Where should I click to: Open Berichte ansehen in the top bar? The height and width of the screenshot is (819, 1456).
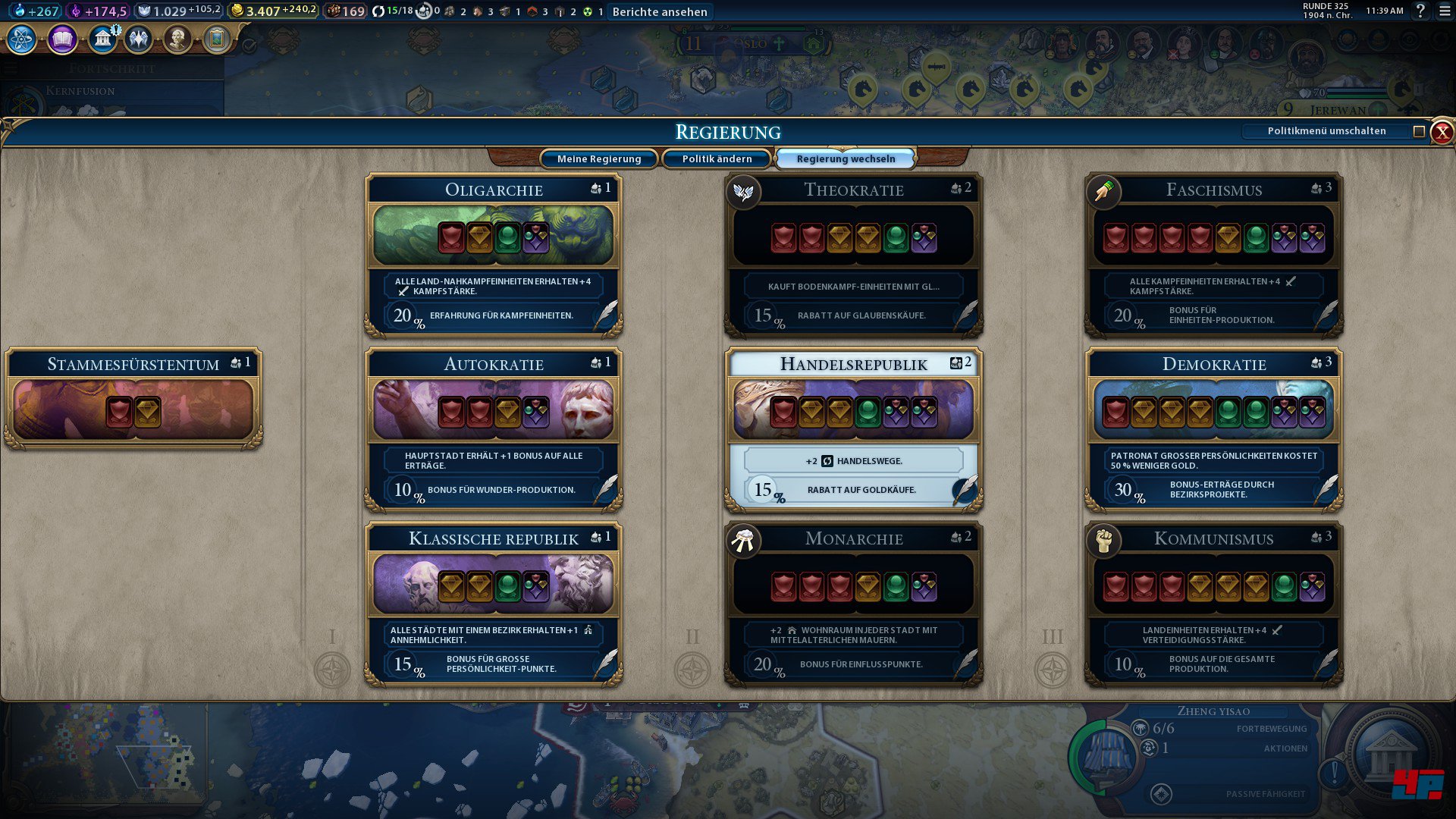(x=660, y=11)
